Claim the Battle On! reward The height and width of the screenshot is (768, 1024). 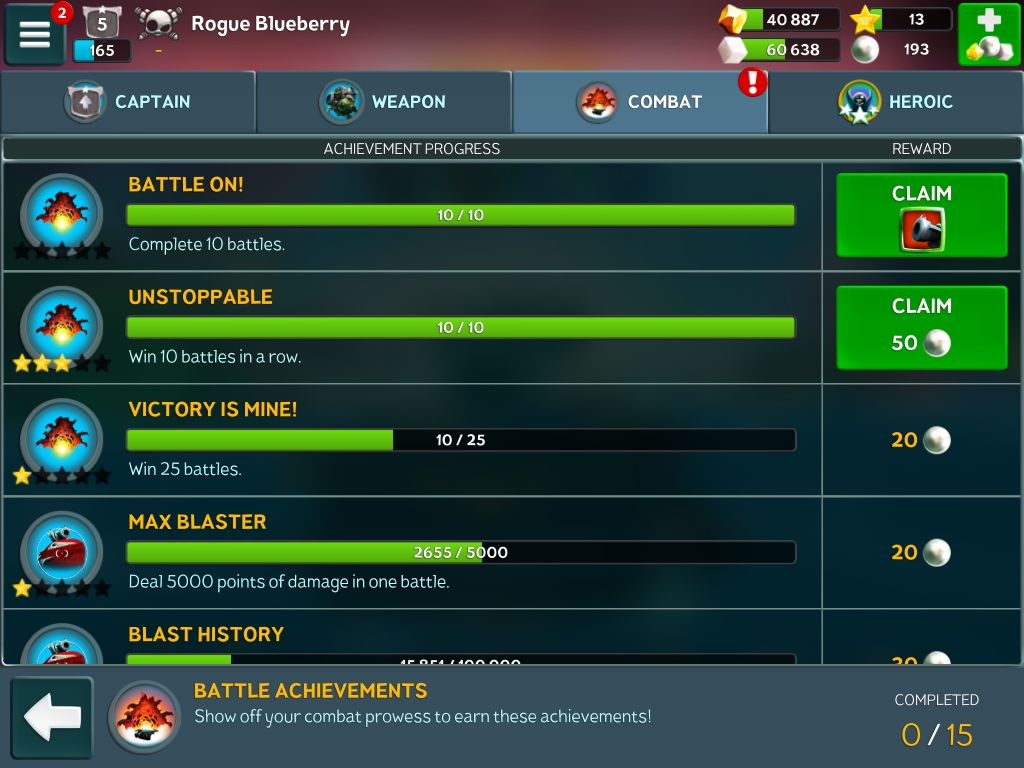921,215
